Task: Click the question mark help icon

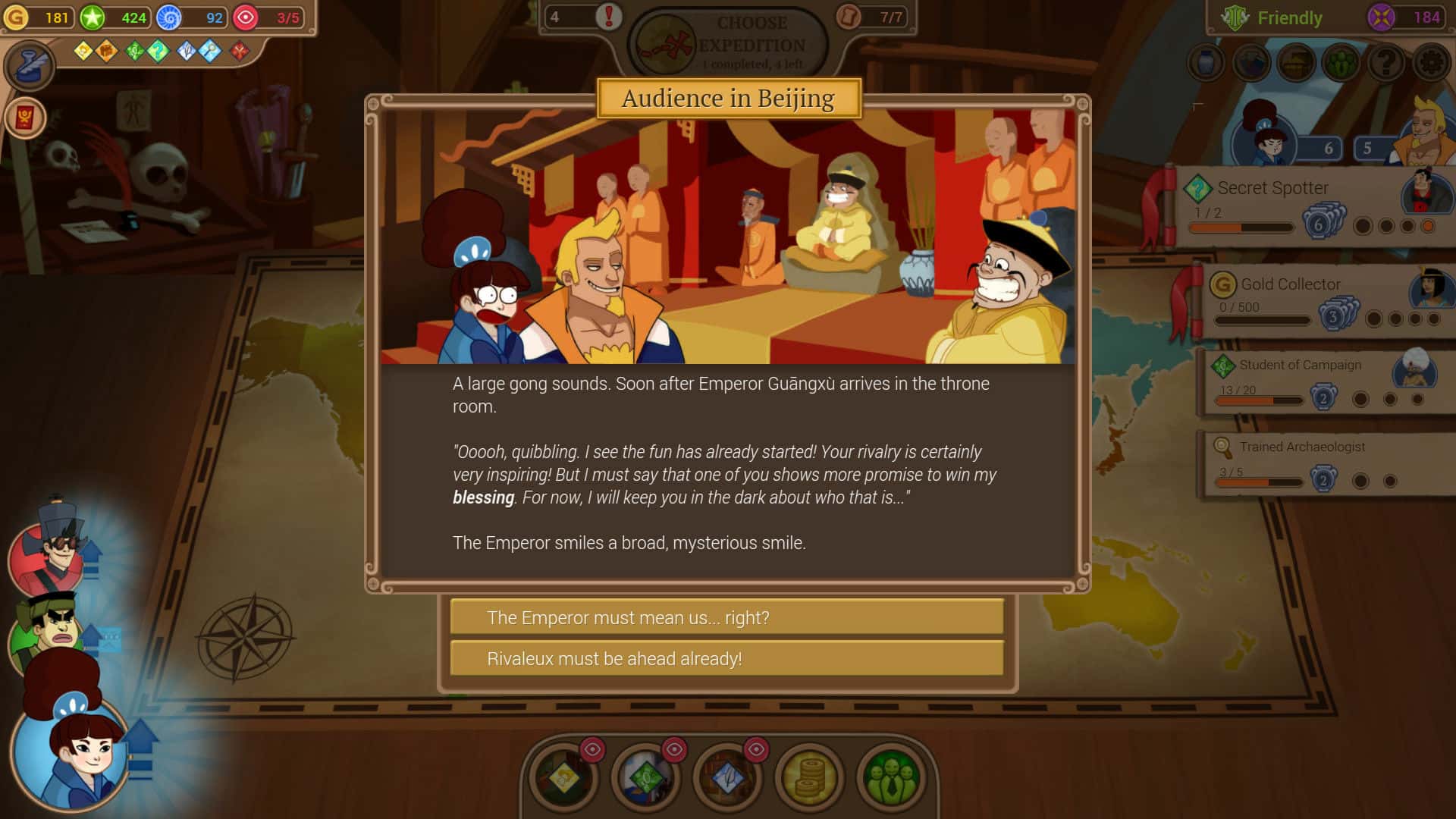Action: pos(1386,63)
